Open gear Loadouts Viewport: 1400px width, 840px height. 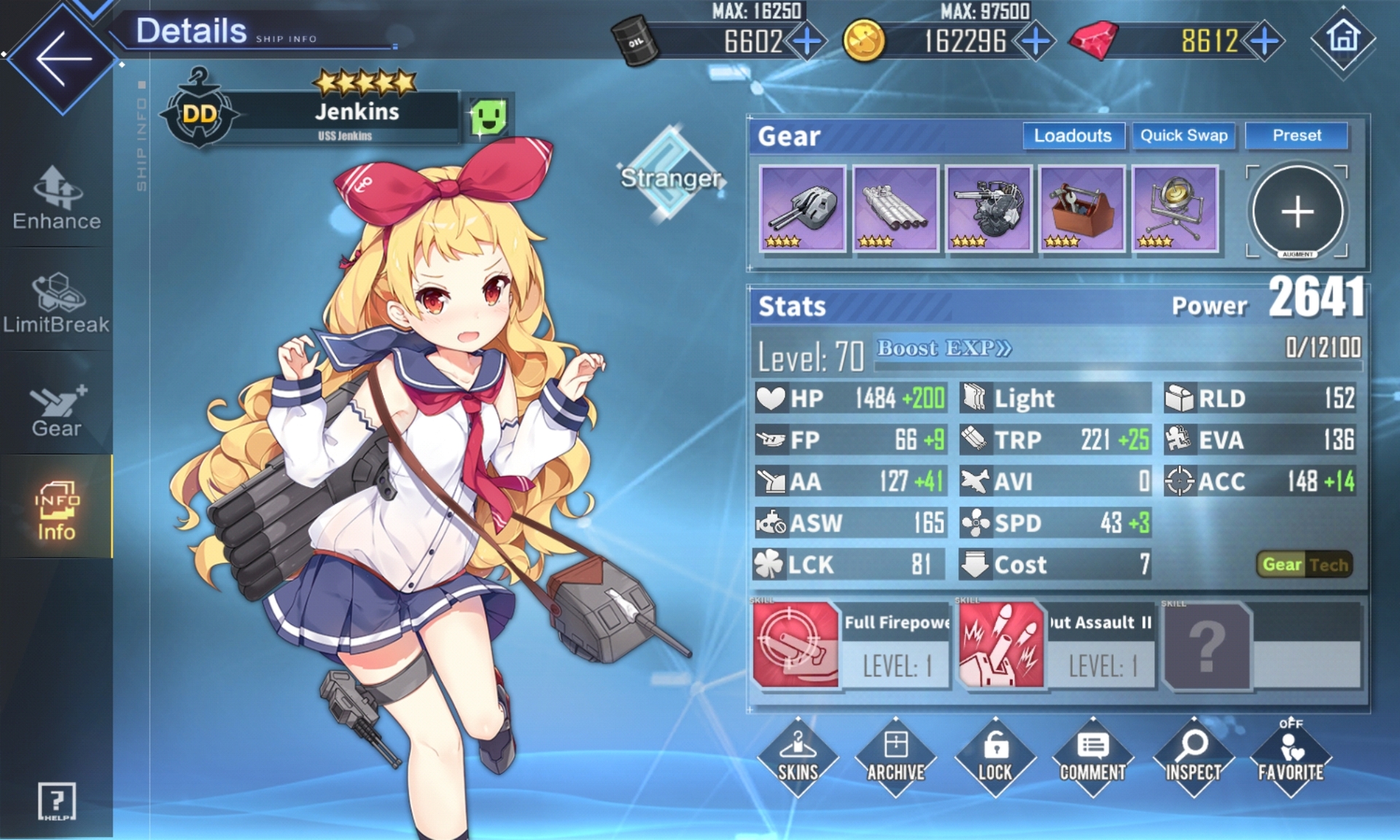click(1073, 136)
